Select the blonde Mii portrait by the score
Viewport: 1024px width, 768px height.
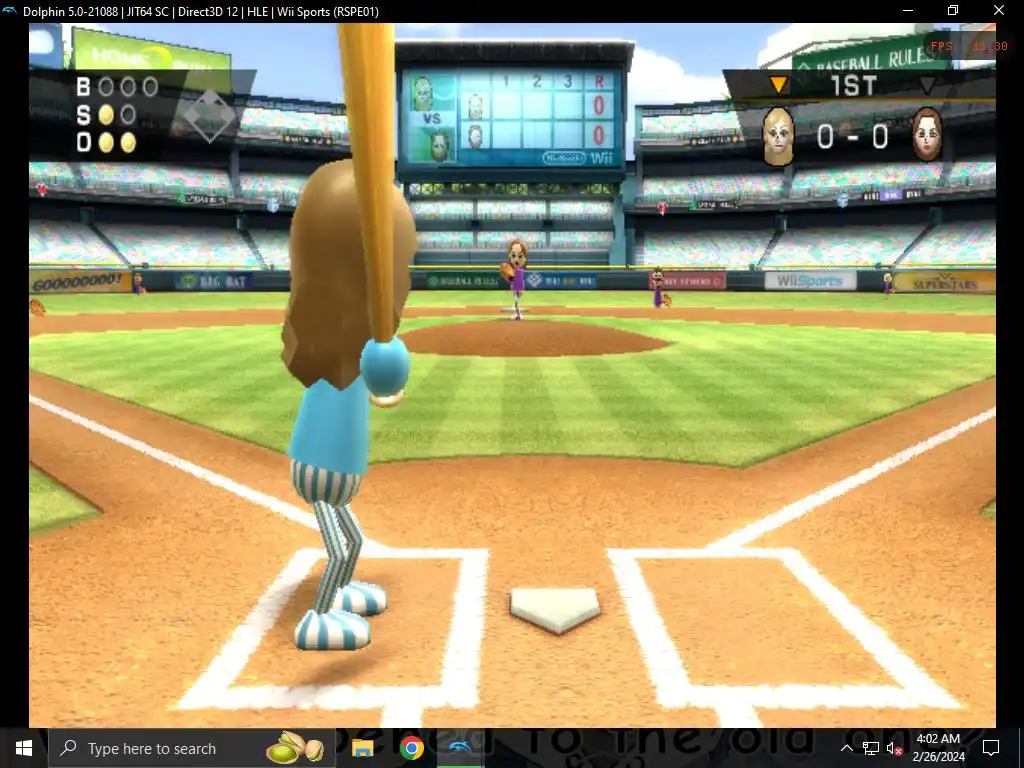pos(778,135)
